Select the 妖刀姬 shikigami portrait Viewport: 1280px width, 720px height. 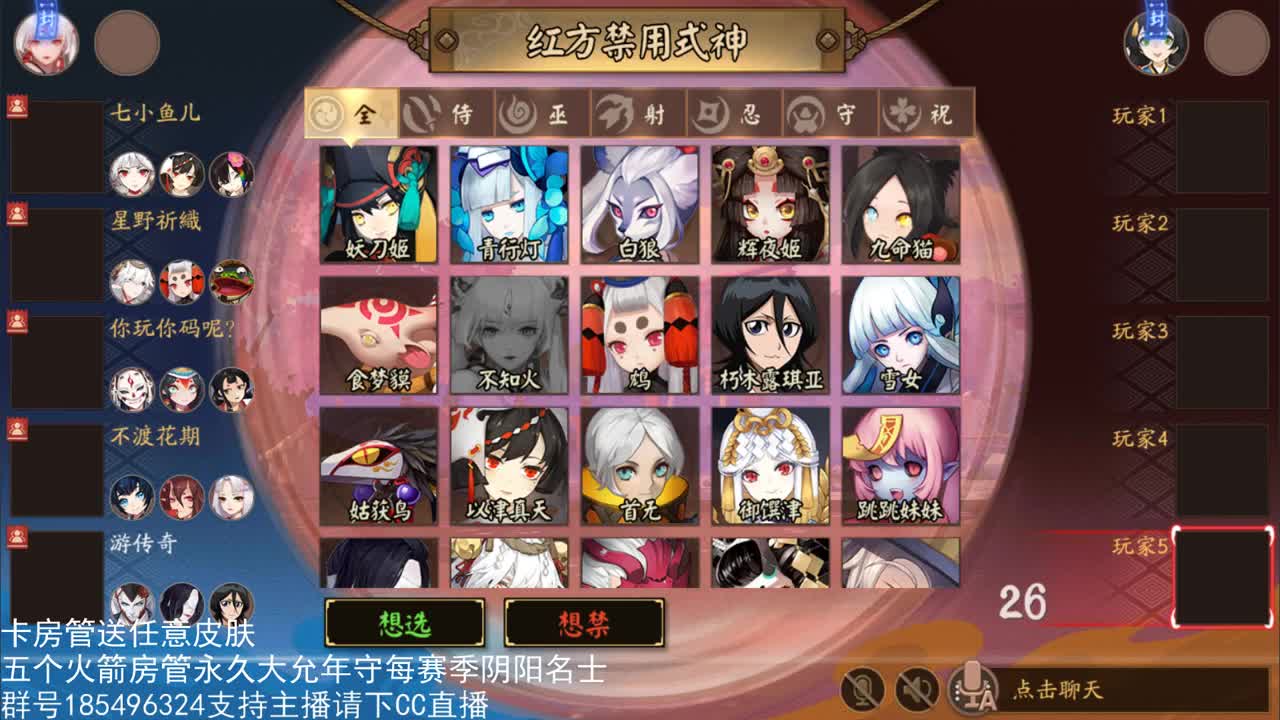click(380, 202)
